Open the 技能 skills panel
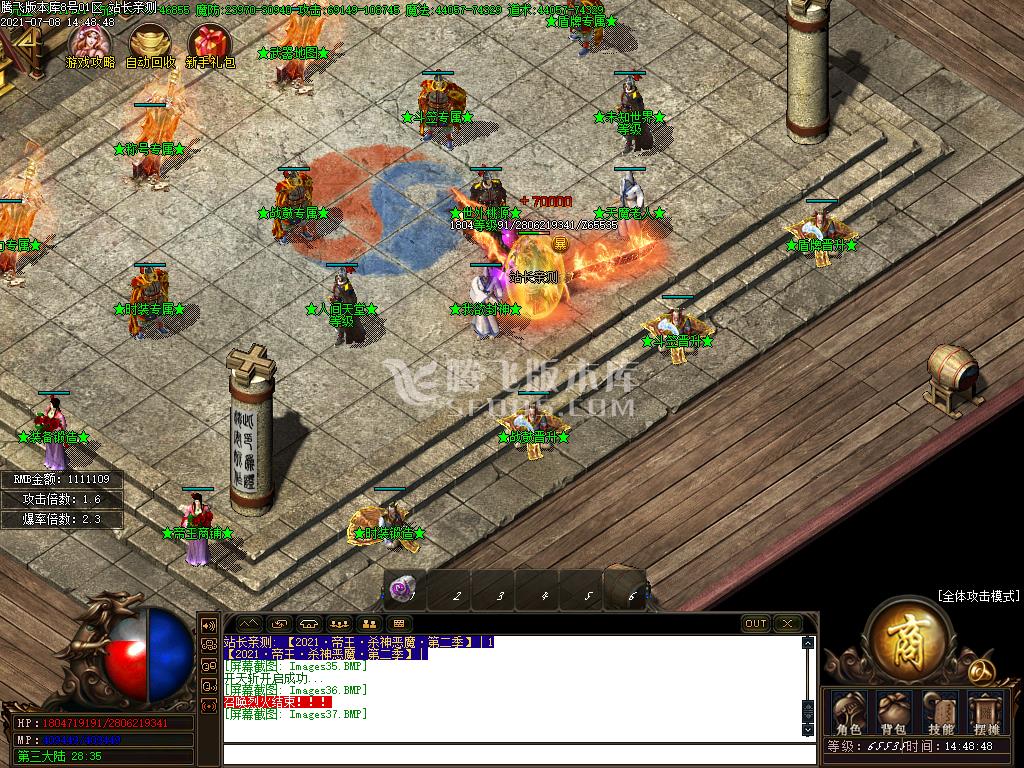Viewport: 1024px width, 768px height. pyautogui.click(x=940, y=712)
